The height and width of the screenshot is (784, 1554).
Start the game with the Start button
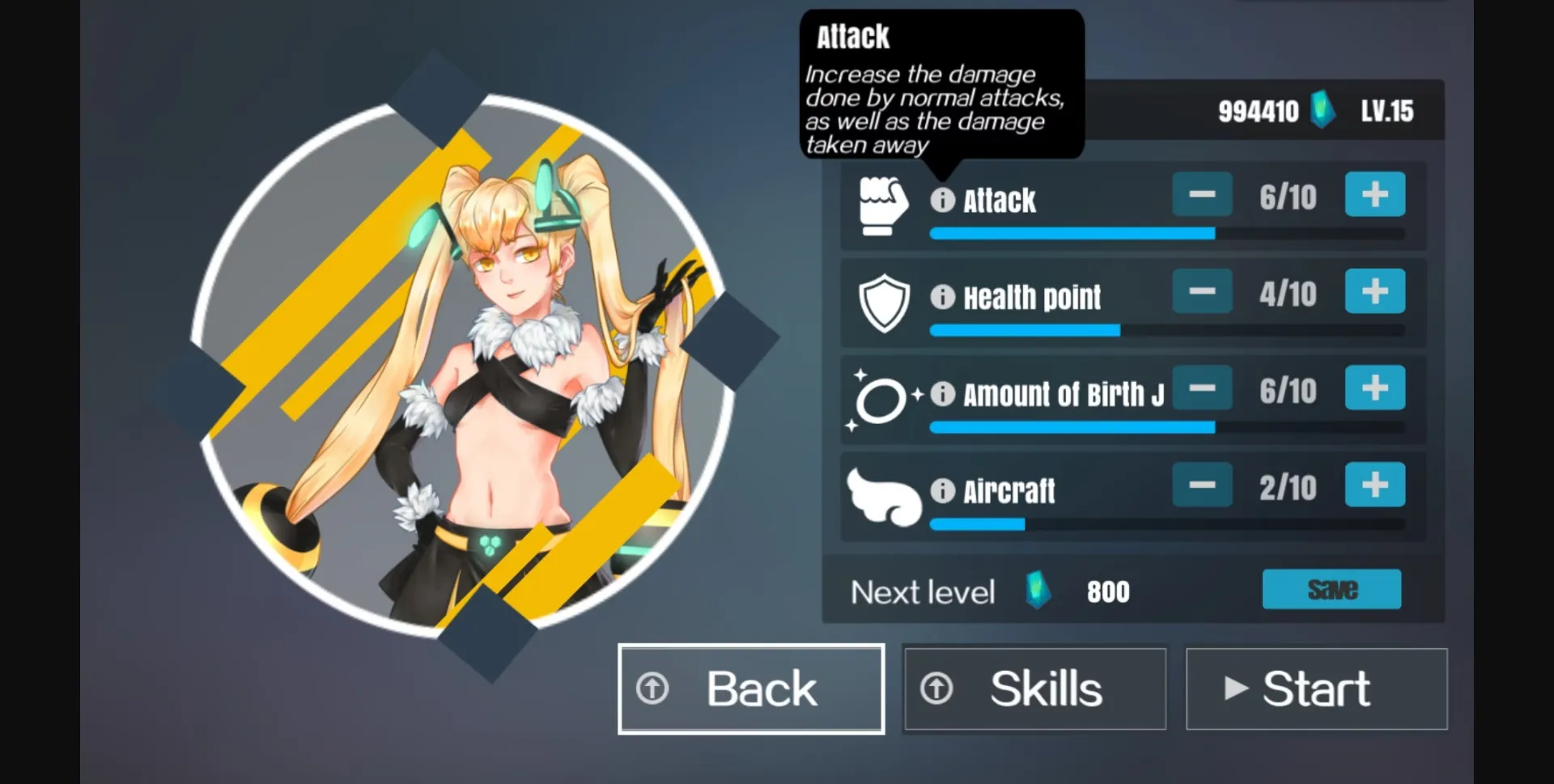click(1315, 689)
